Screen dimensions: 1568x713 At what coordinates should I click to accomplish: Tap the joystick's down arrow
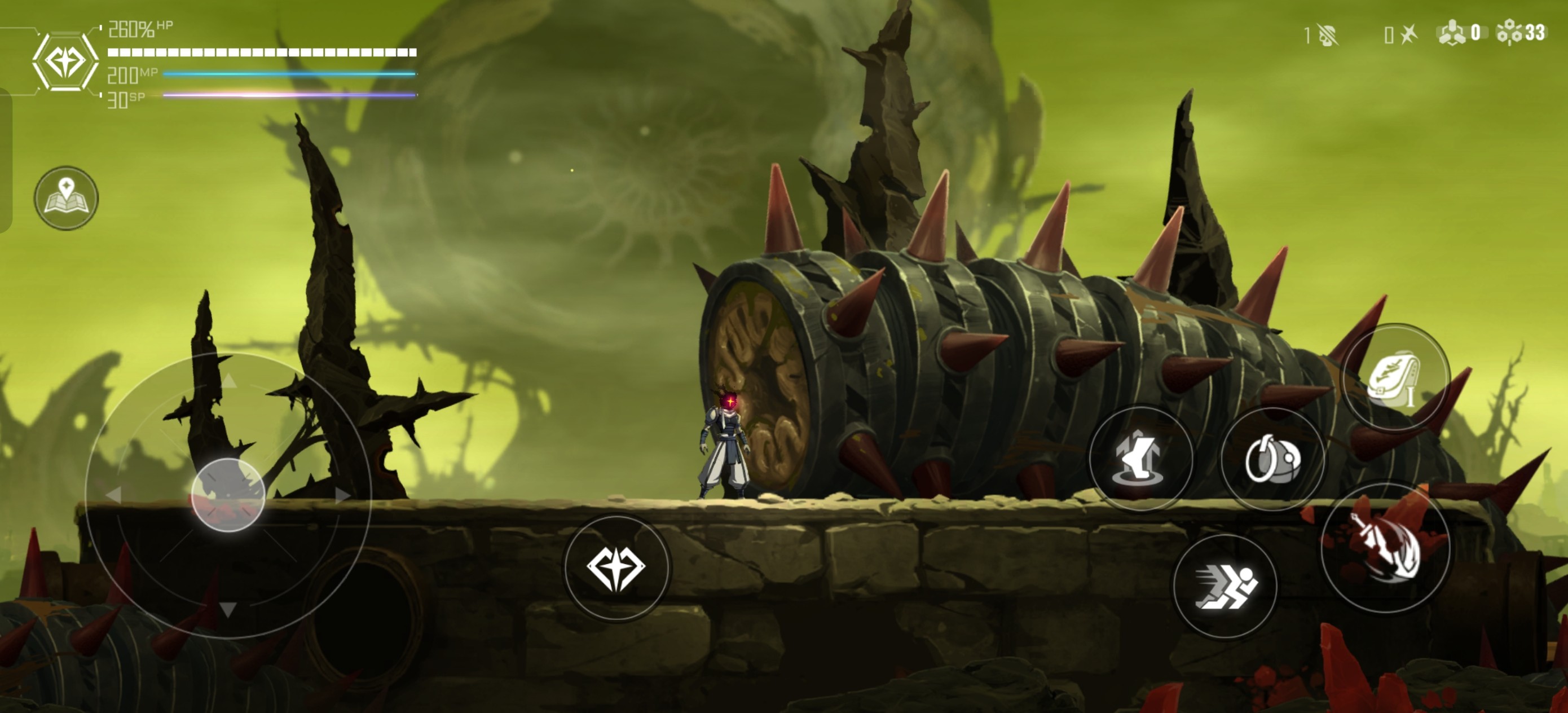coord(228,609)
